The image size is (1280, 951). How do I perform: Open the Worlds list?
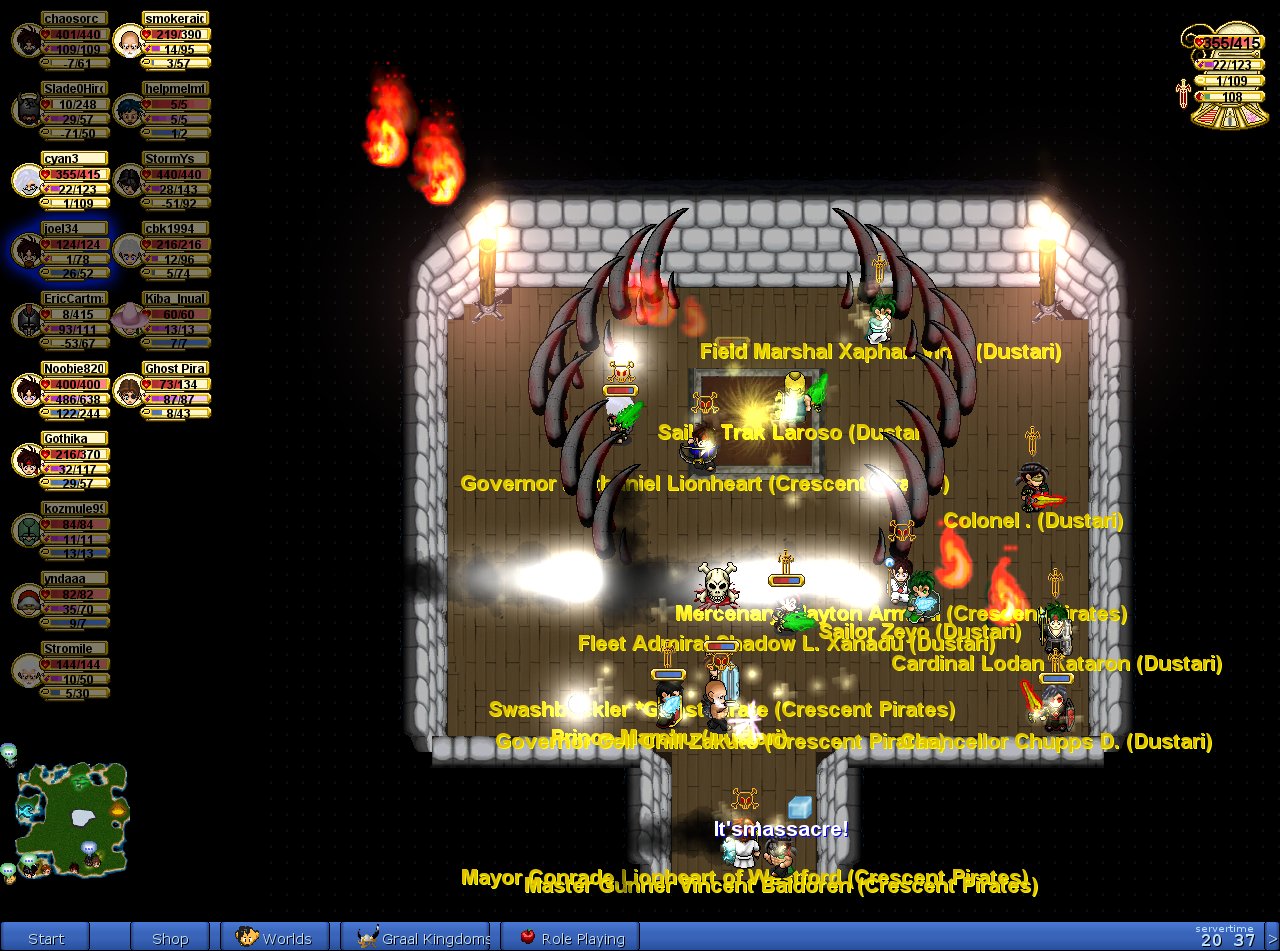pos(275,938)
